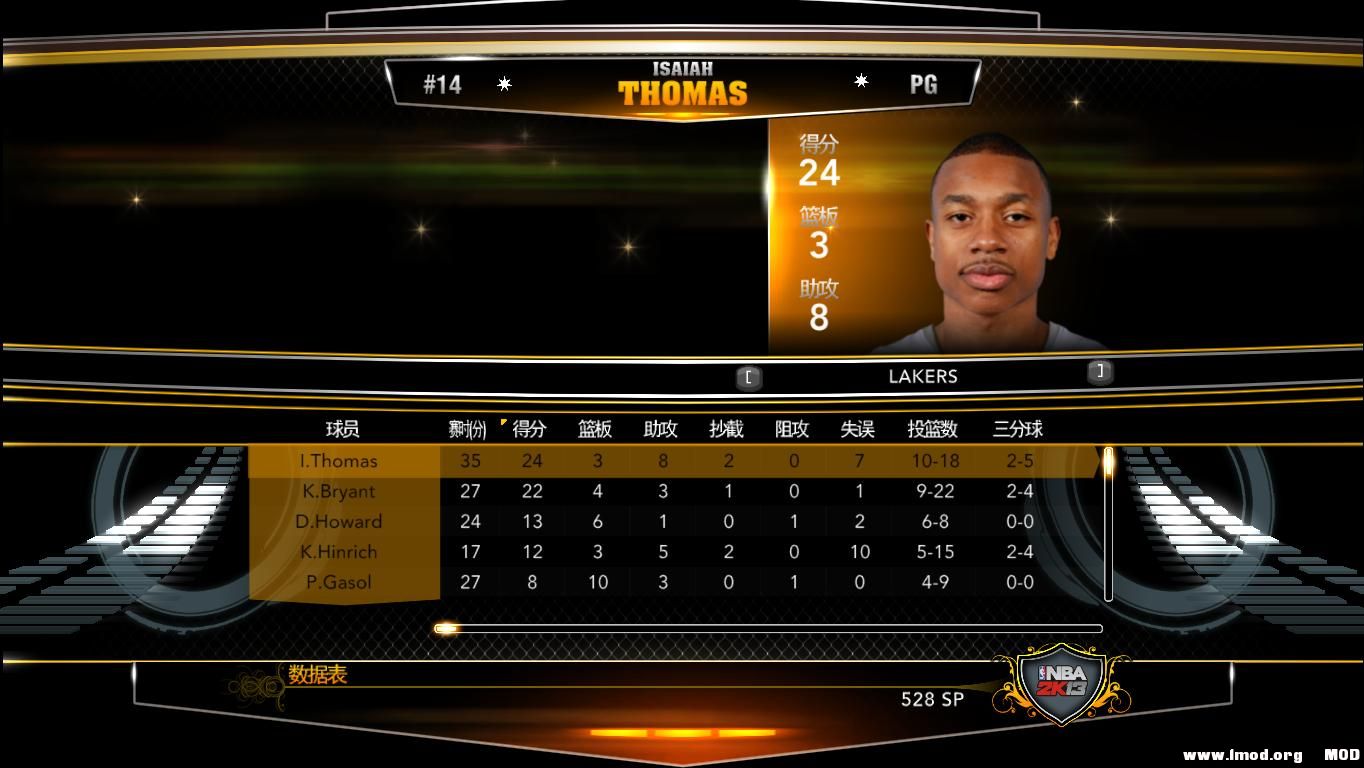Click the star icon beside the PG label
Screen dimensions: 1364x768
(x=861, y=82)
